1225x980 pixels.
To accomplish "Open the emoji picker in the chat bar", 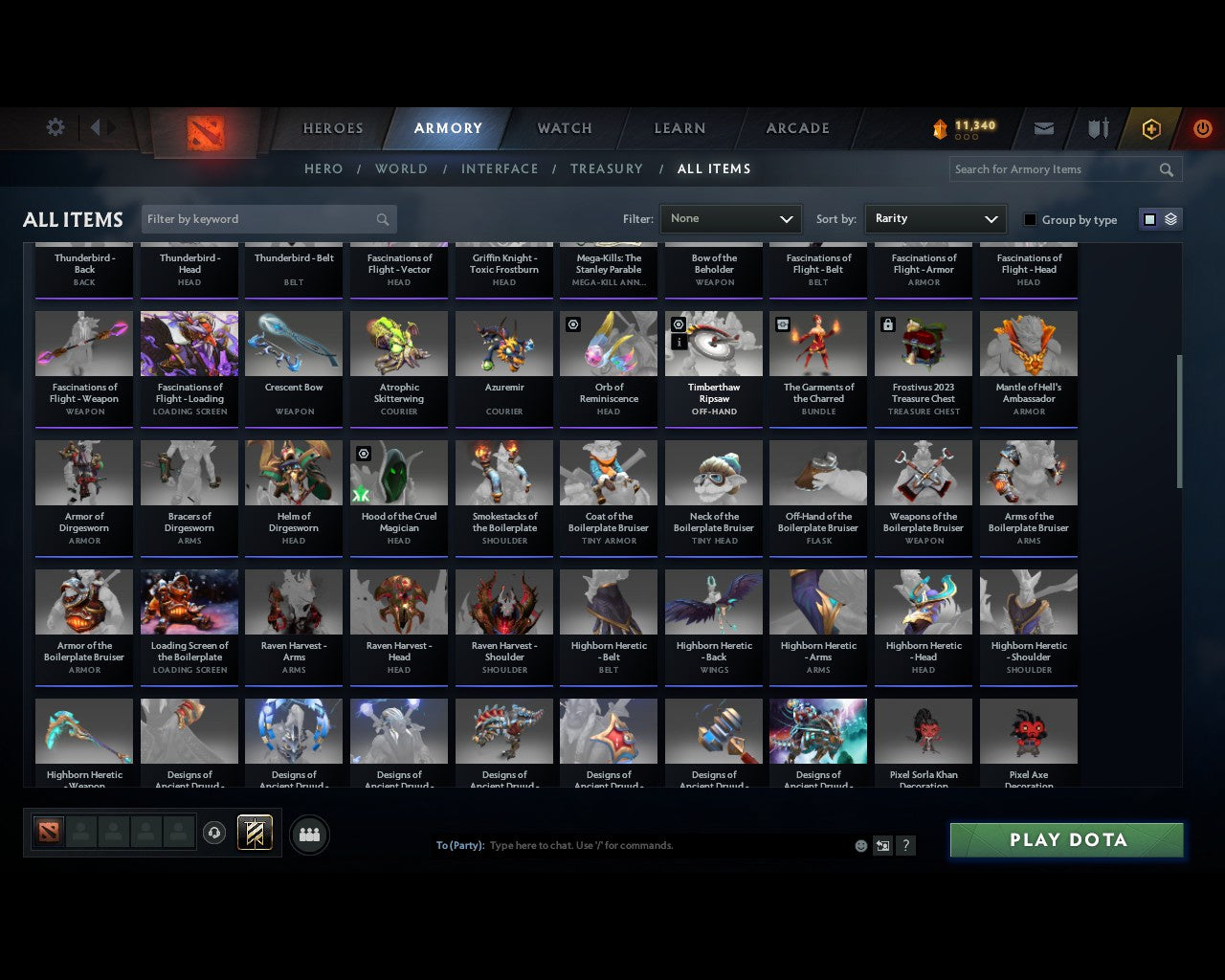I will click(860, 846).
